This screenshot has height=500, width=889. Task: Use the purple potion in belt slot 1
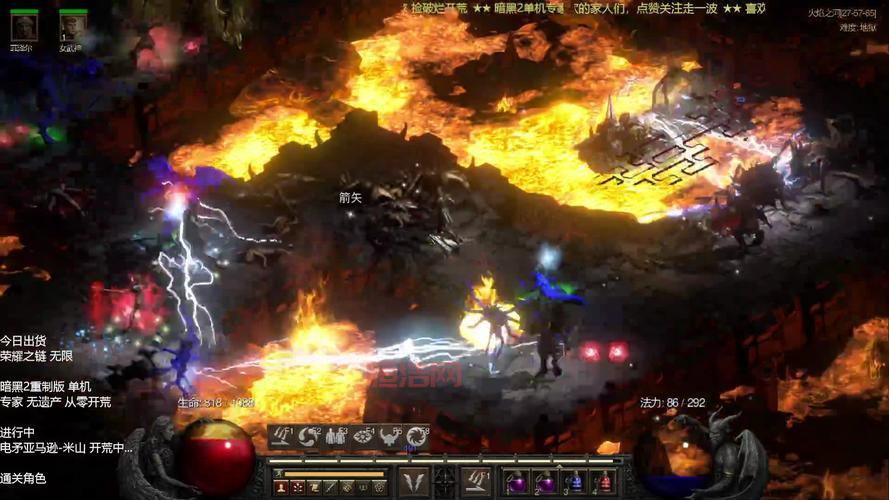[x=517, y=483]
